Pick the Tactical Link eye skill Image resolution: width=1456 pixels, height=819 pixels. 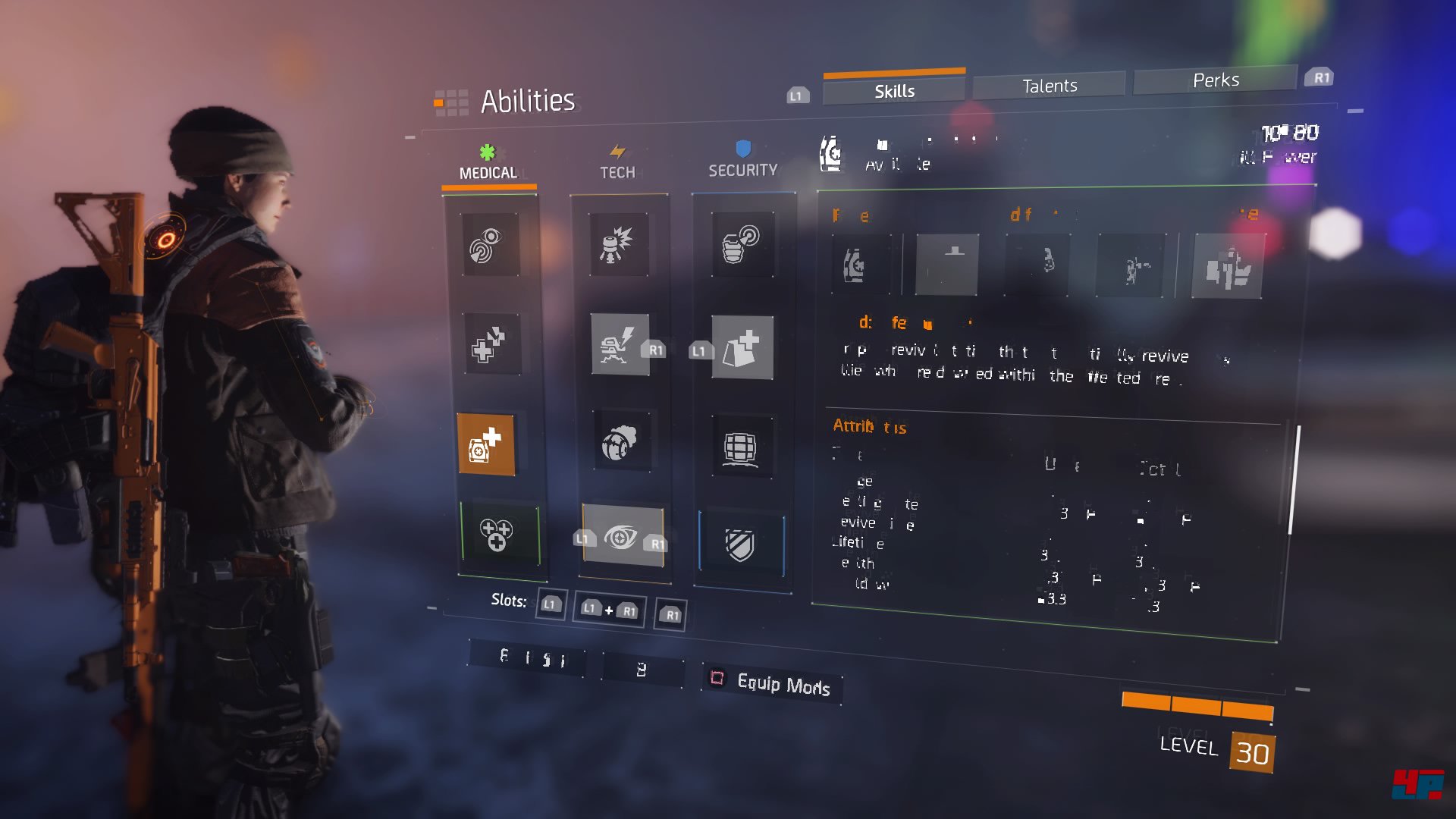[622, 537]
